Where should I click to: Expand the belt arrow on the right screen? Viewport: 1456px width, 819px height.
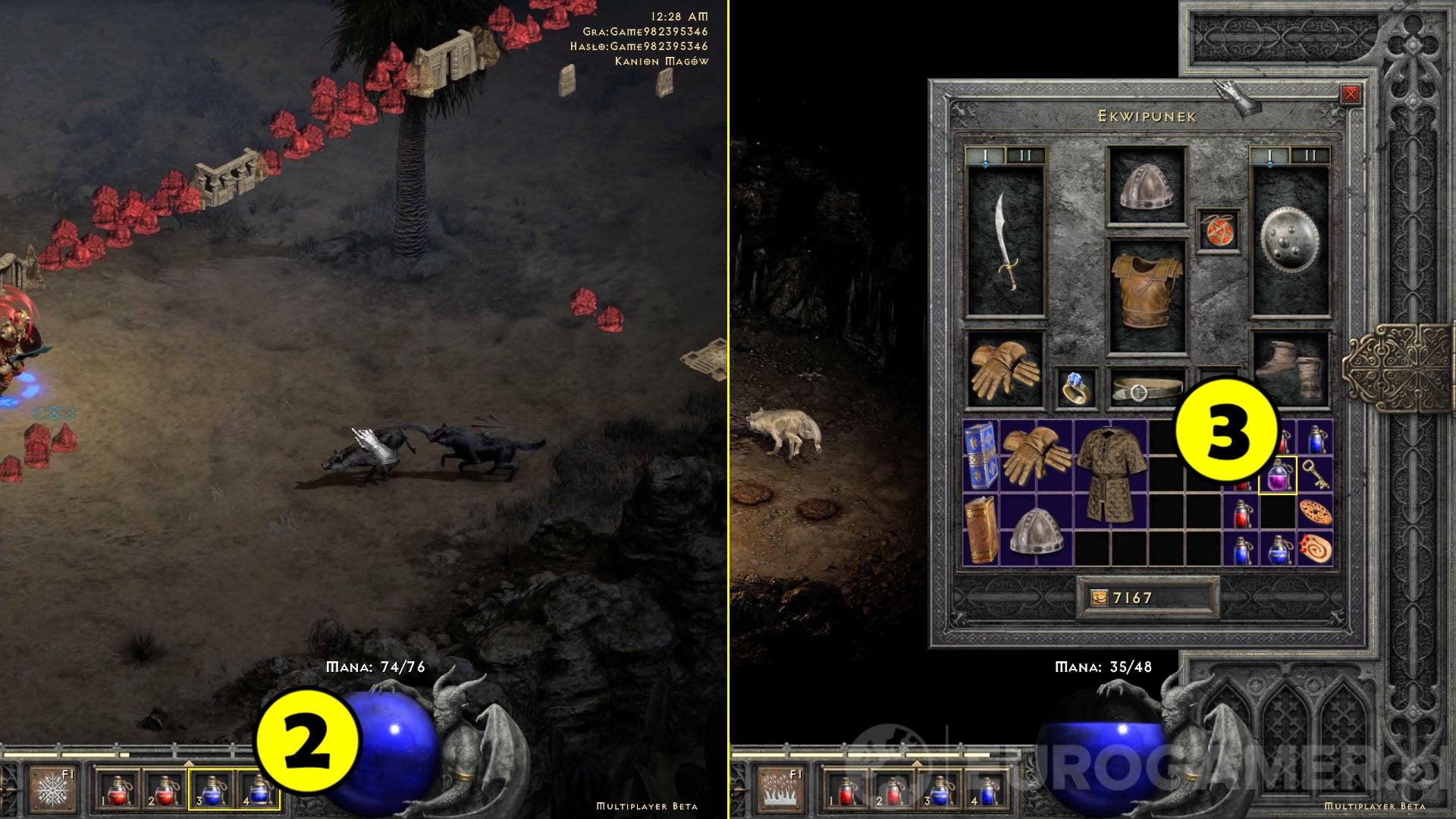tap(917, 764)
